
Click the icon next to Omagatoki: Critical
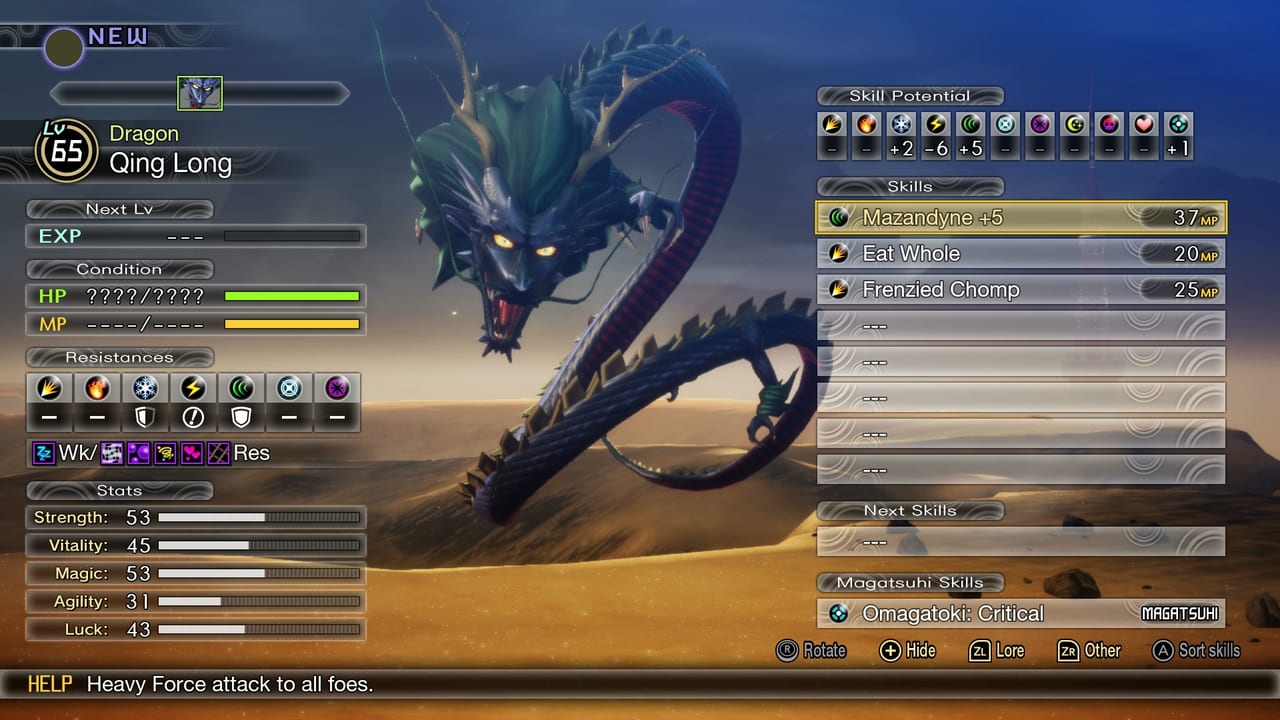coord(841,614)
